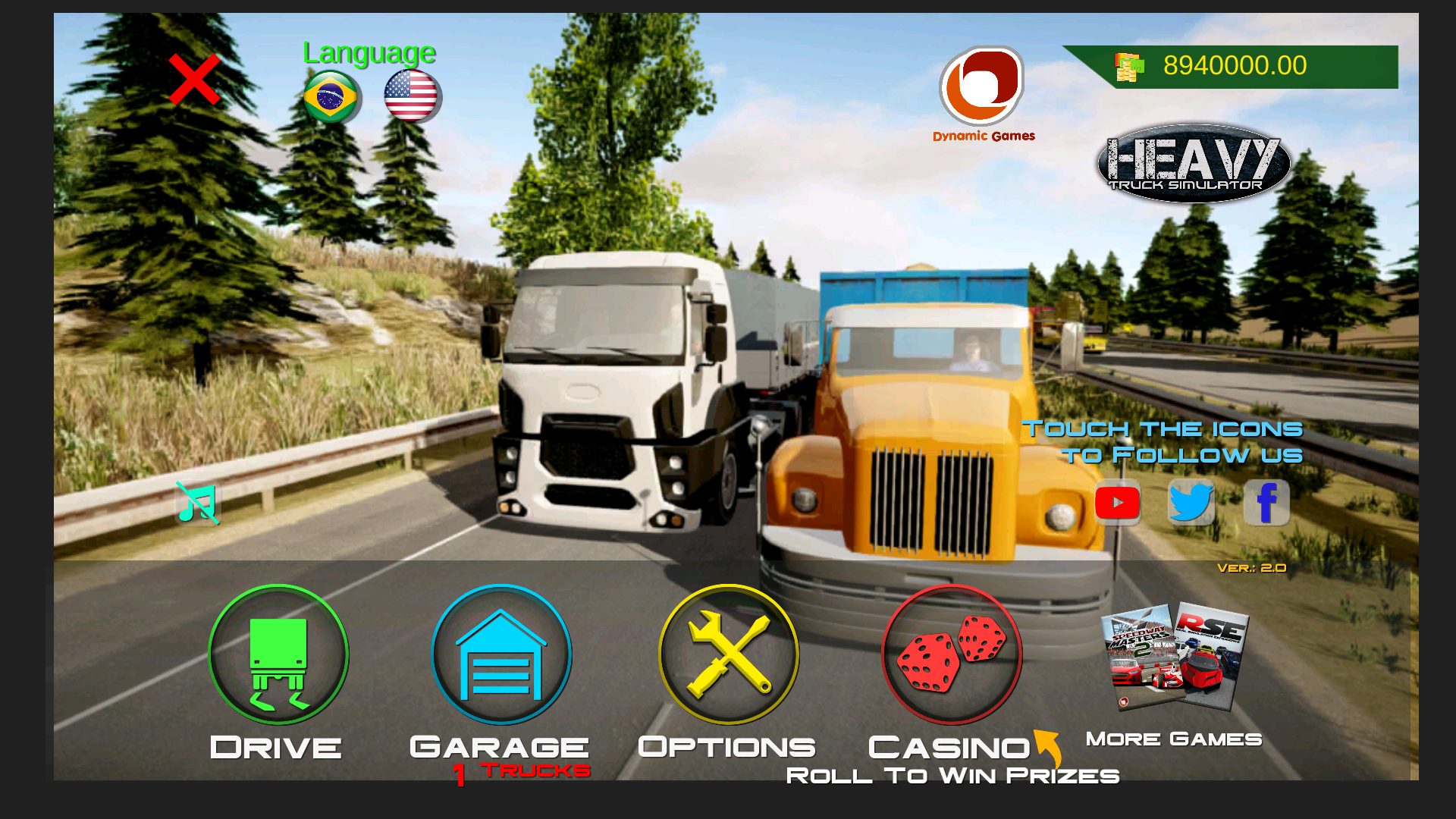
Task: Close the game with the red X
Action: click(194, 80)
